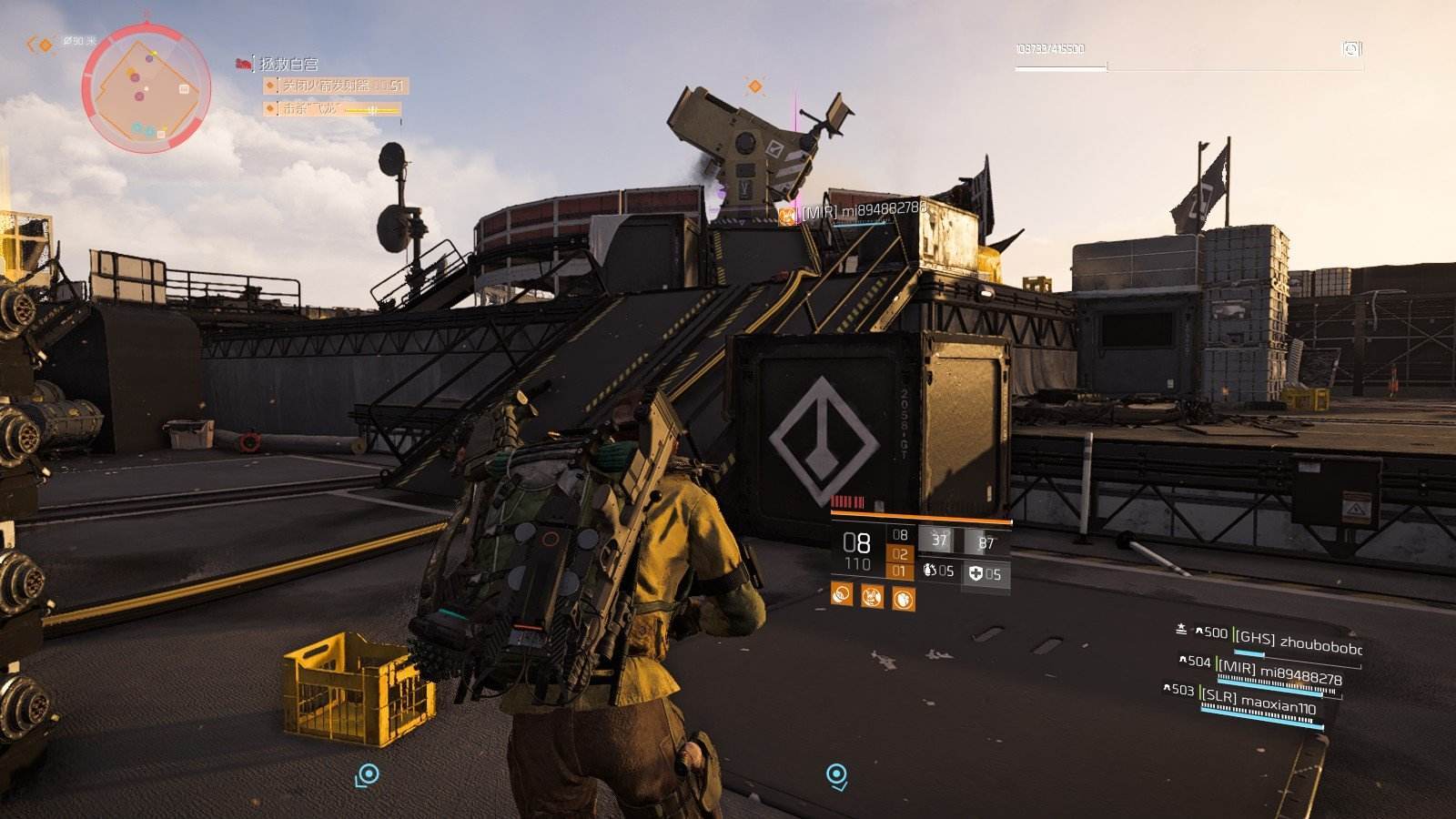This screenshot has width=1456, height=819.
Task: Activate the skill slot showing 37 cooldown
Action: pyautogui.click(x=938, y=541)
